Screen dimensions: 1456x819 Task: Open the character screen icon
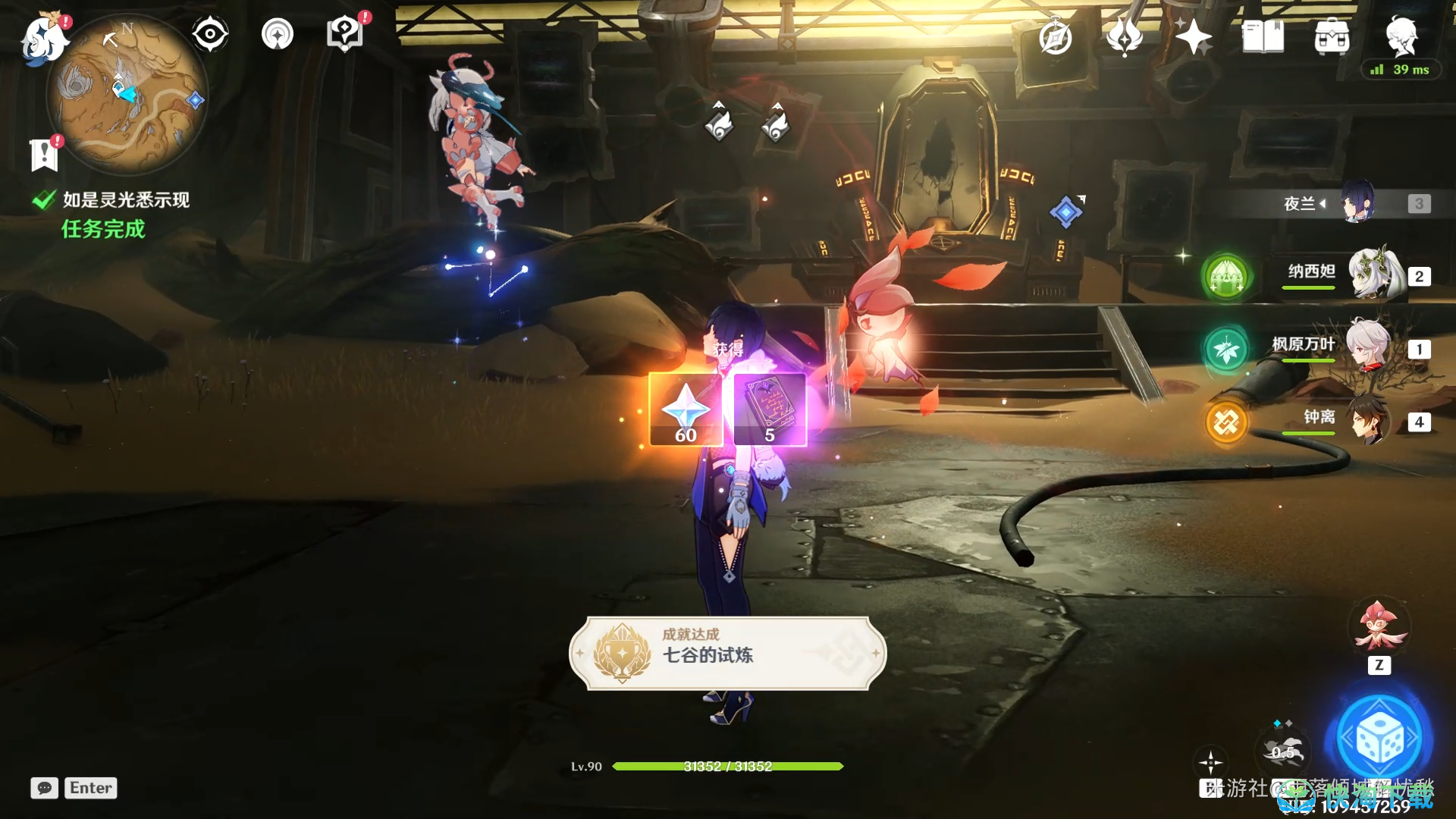[1401, 35]
